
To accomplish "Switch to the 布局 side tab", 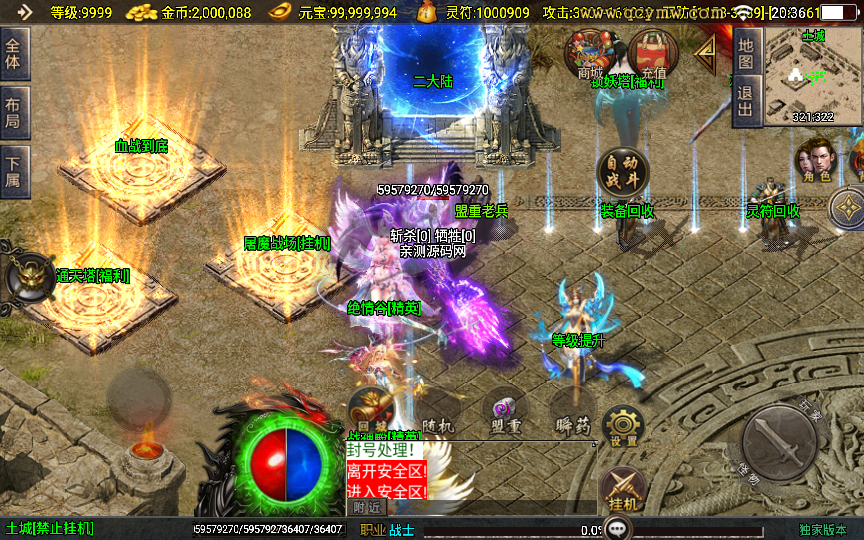I will click(15, 112).
